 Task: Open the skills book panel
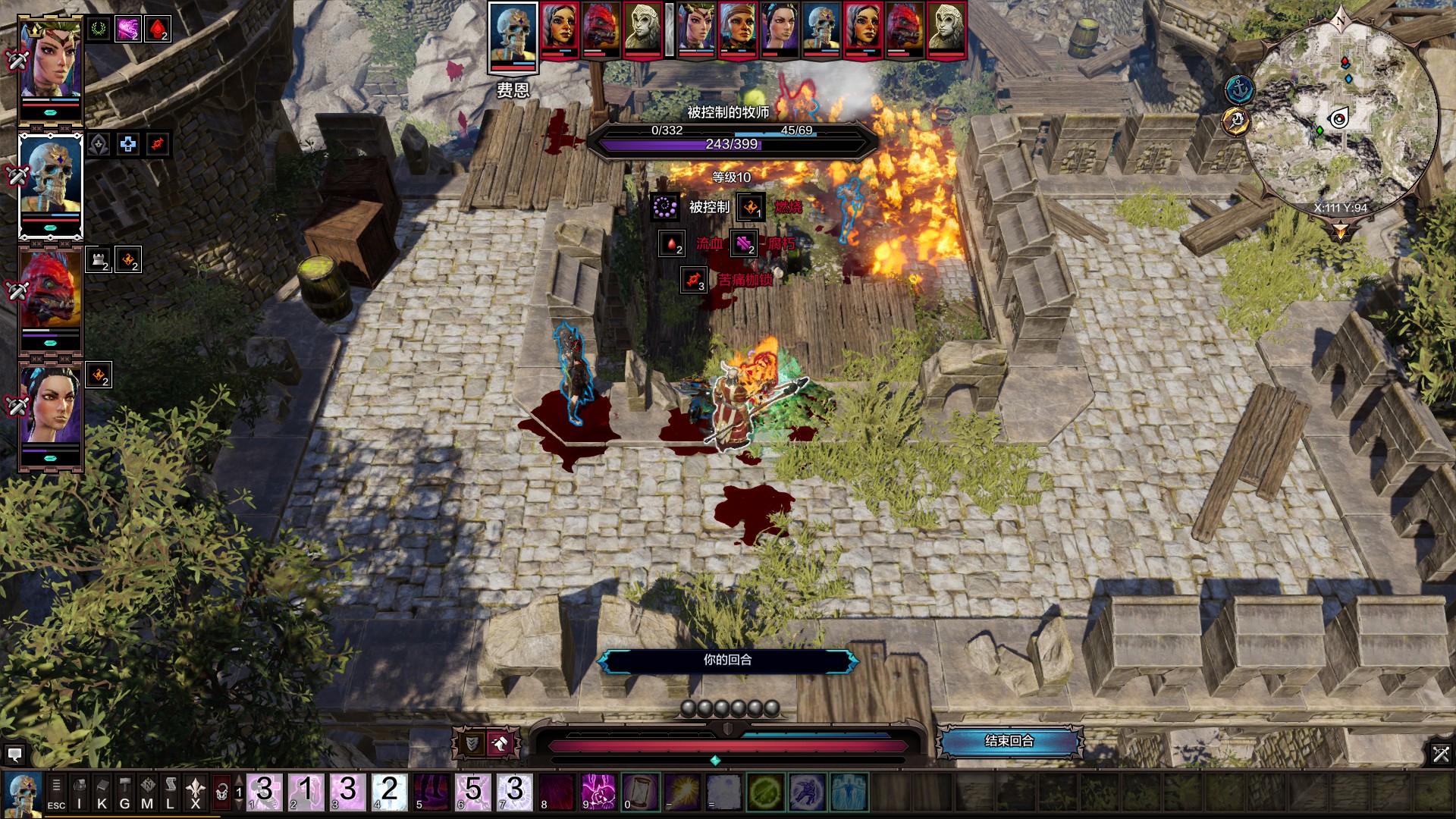[x=102, y=792]
